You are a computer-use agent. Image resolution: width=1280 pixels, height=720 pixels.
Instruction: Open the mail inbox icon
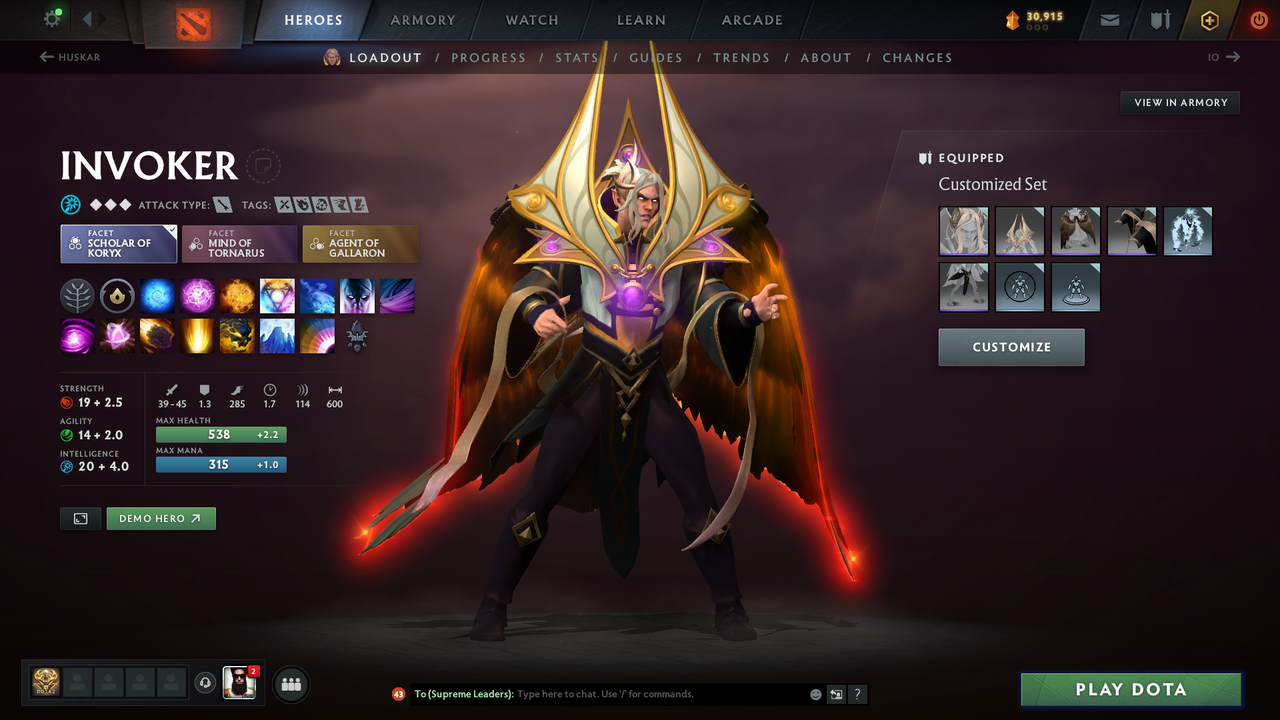[1108, 19]
